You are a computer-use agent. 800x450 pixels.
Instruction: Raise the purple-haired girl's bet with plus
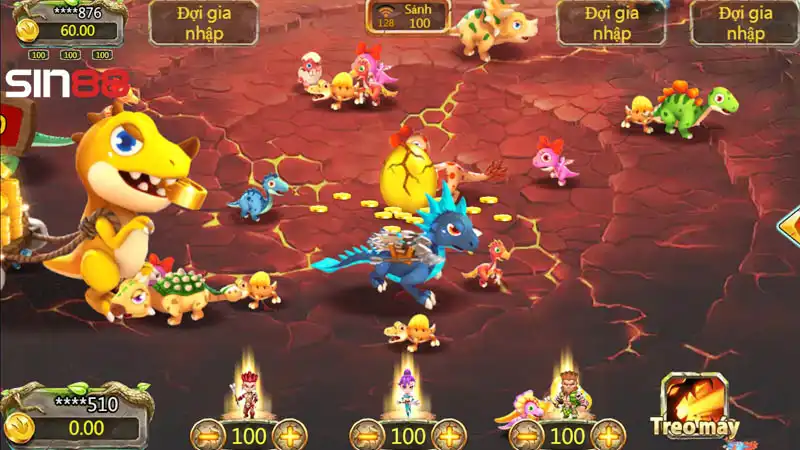449,436
